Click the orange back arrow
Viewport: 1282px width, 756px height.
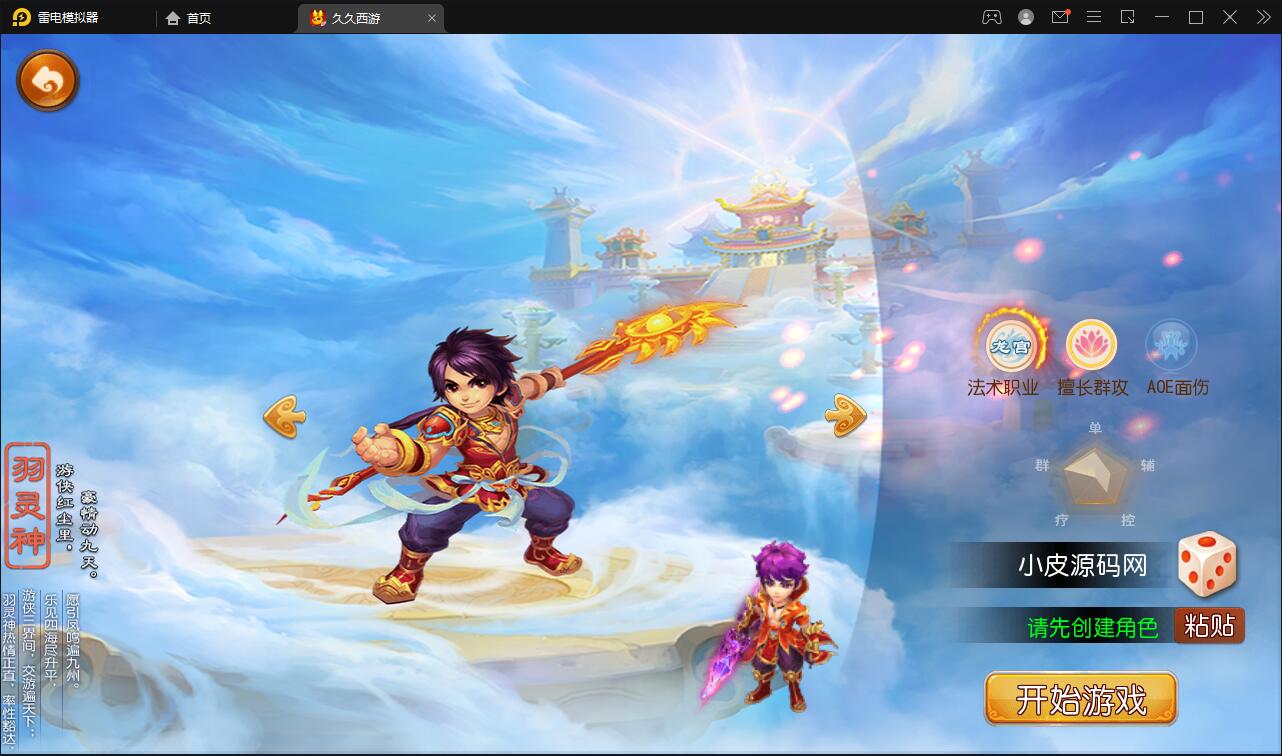47,80
